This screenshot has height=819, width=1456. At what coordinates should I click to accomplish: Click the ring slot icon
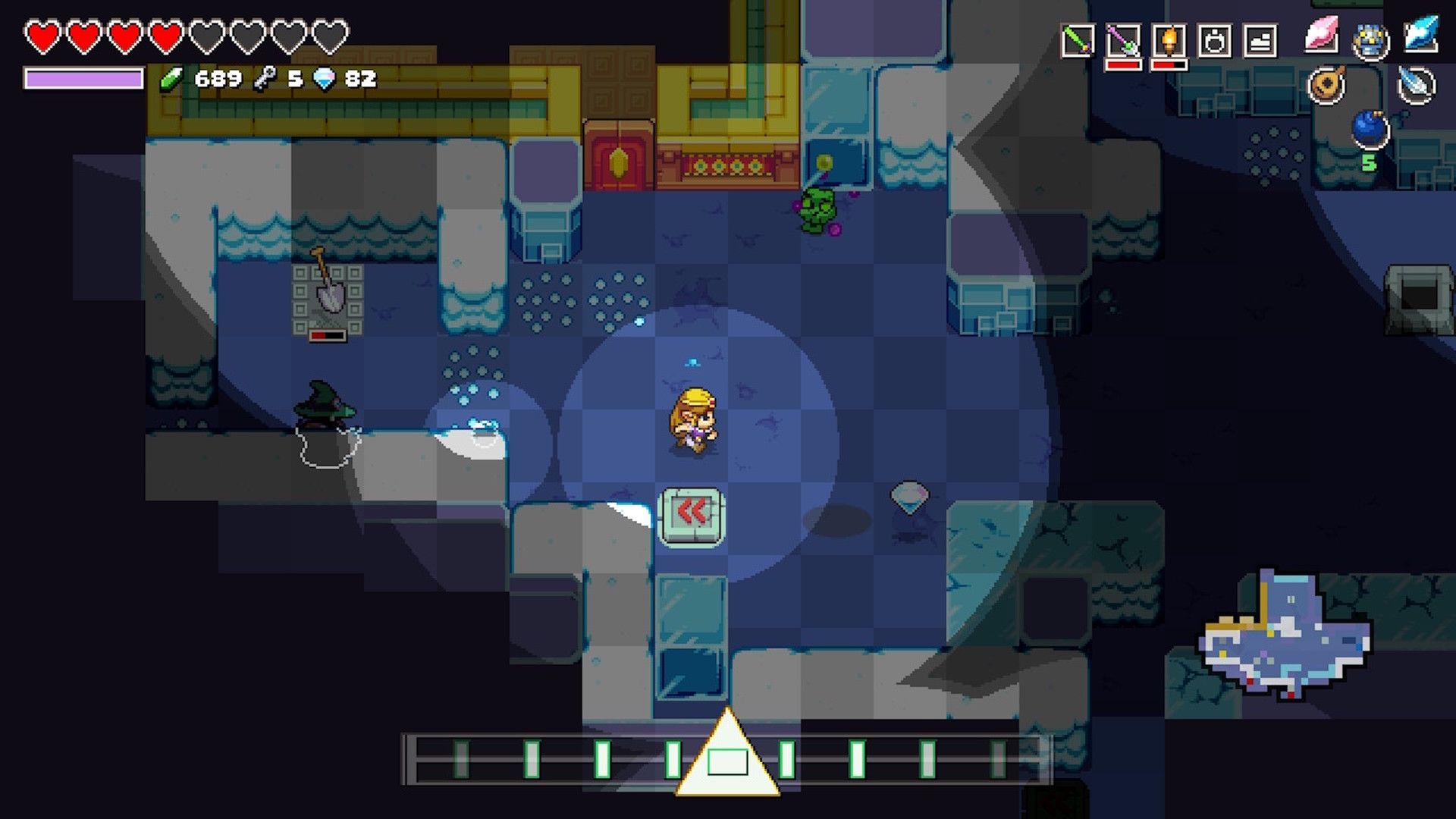click(1215, 40)
